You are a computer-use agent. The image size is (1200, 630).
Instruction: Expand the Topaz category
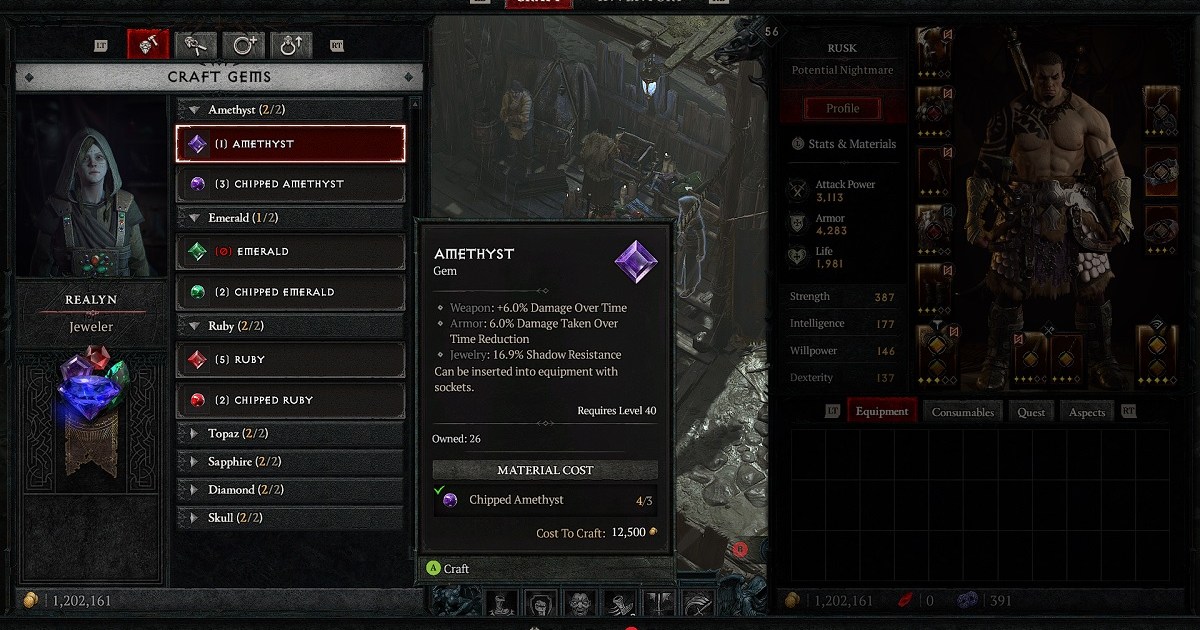[290, 434]
